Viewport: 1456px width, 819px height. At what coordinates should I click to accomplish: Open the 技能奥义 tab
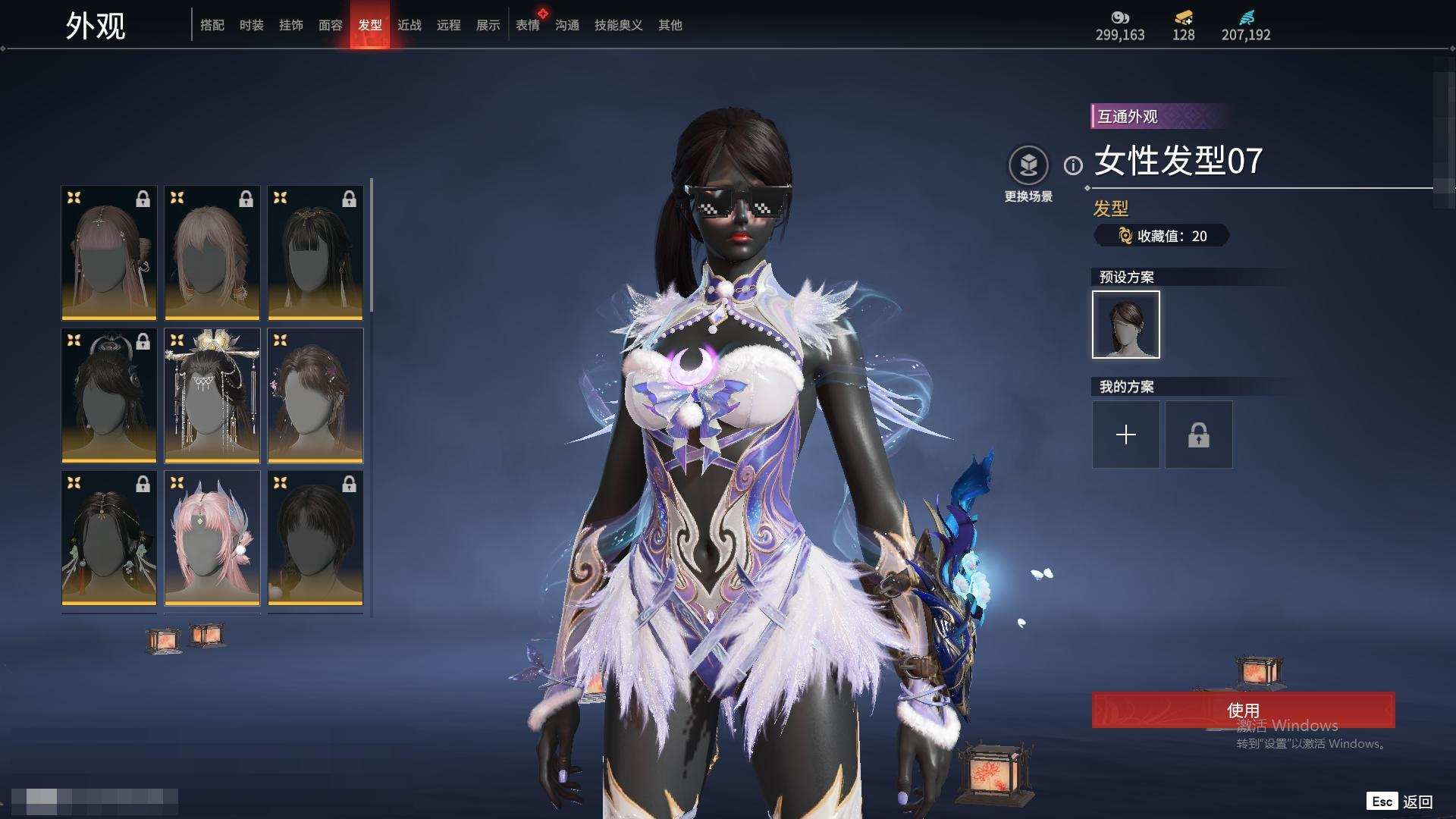tap(618, 25)
